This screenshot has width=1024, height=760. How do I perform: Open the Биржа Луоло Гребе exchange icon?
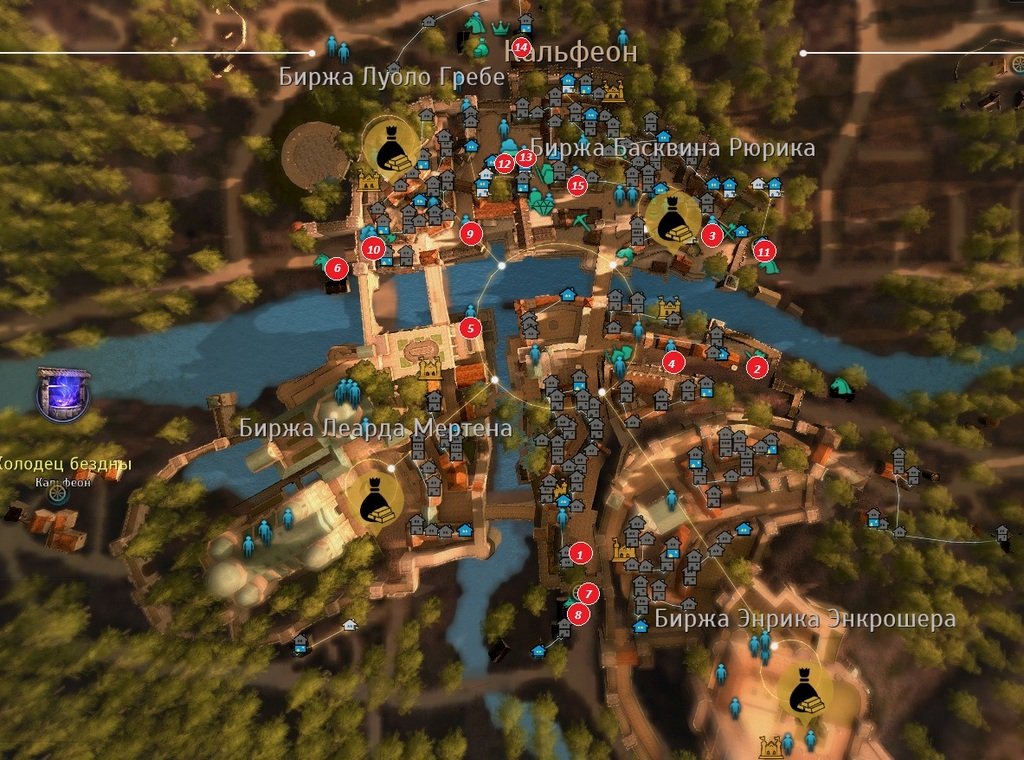390,145
